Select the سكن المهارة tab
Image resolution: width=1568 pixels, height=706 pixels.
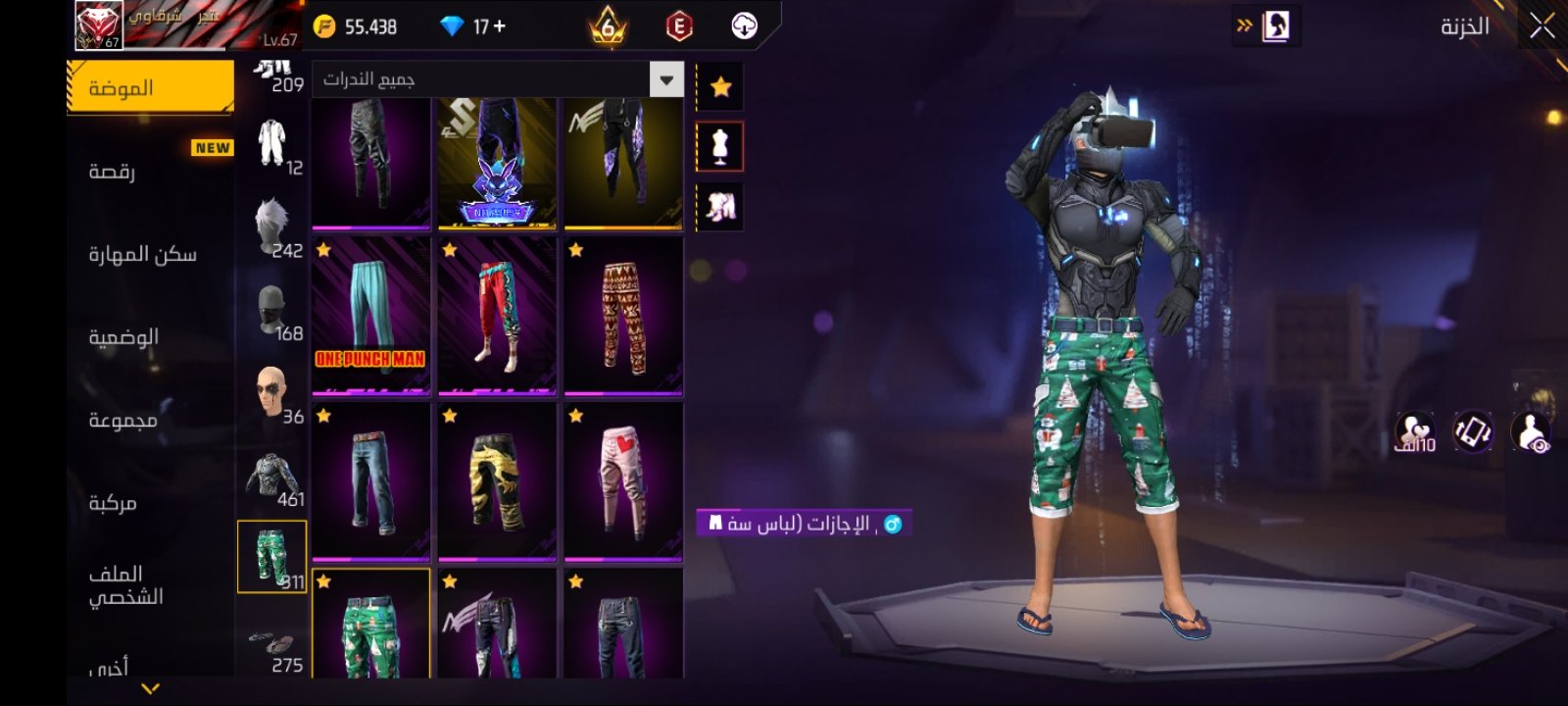pos(150,254)
